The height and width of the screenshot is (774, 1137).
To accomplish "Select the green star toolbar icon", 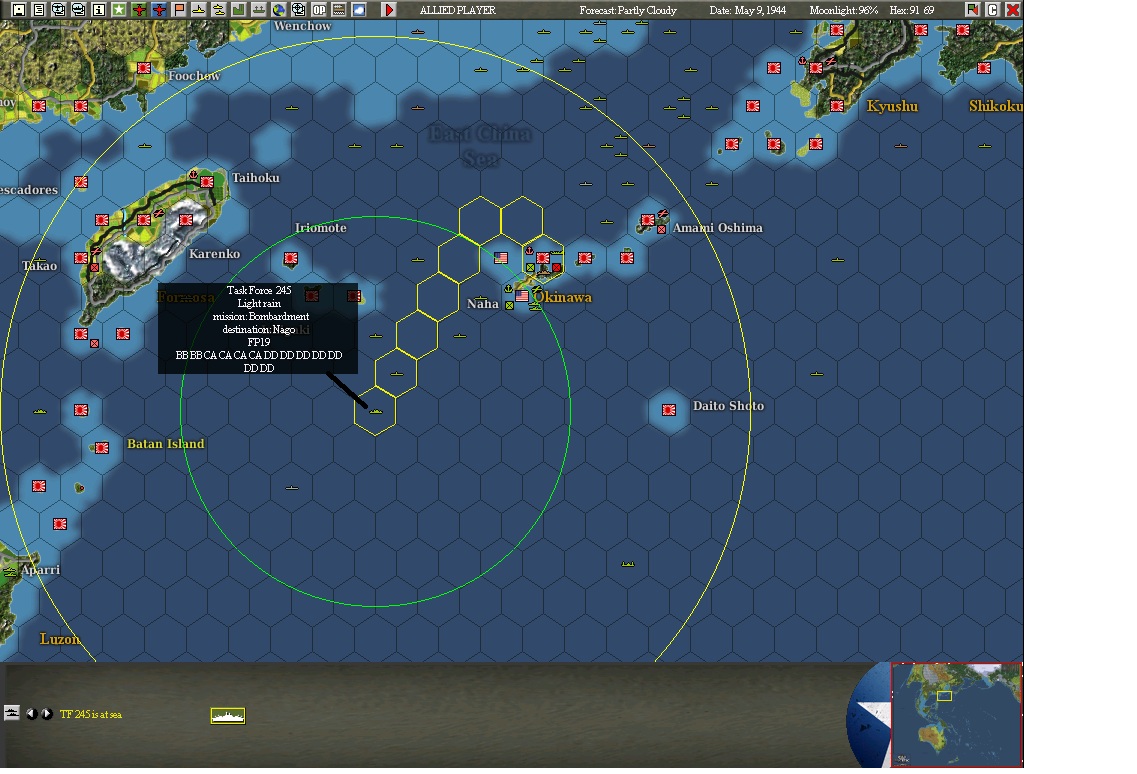I will [x=119, y=10].
